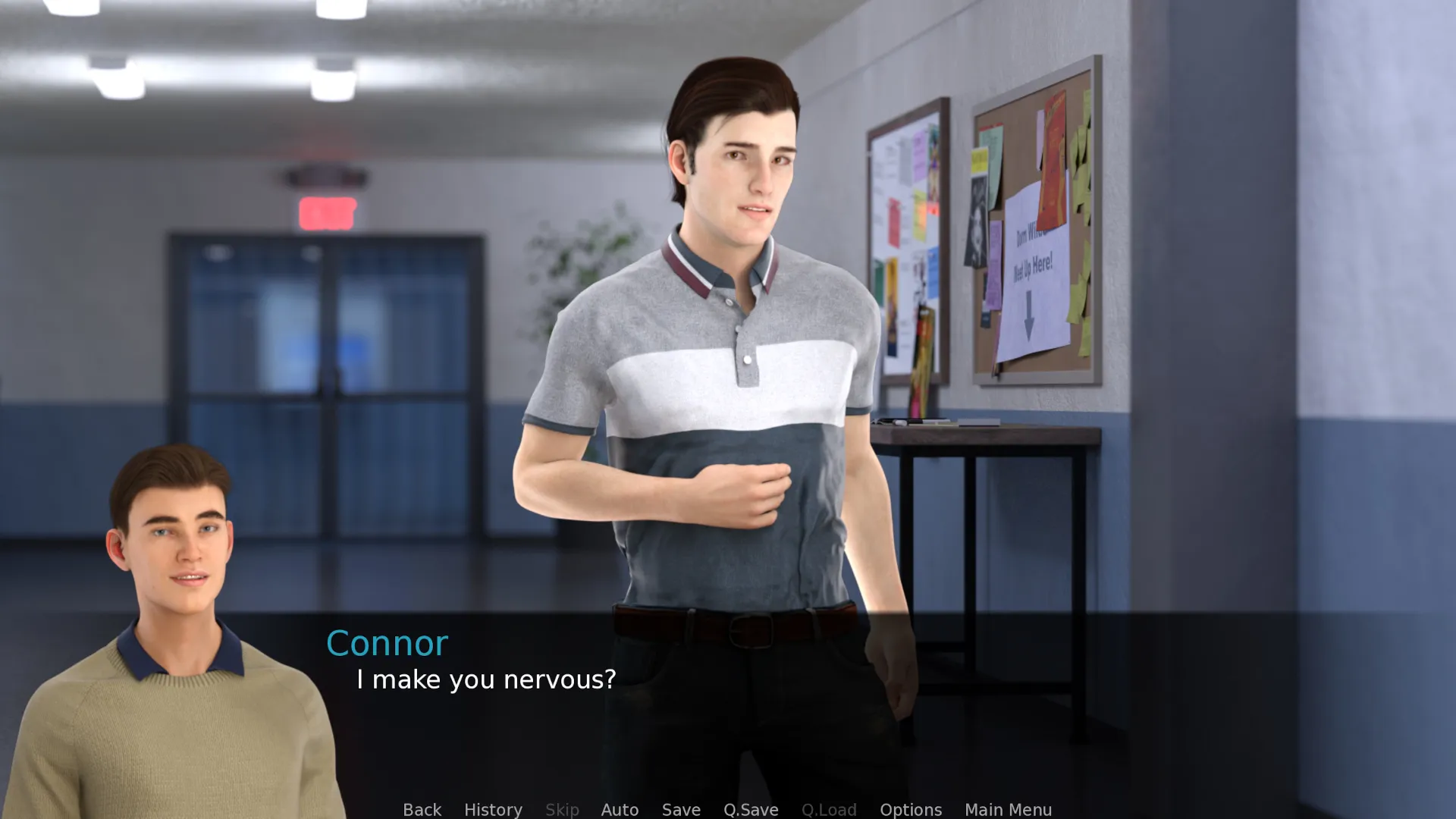The width and height of the screenshot is (1456, 819).
Task: Open the Options menu
Action: (911, 809)
